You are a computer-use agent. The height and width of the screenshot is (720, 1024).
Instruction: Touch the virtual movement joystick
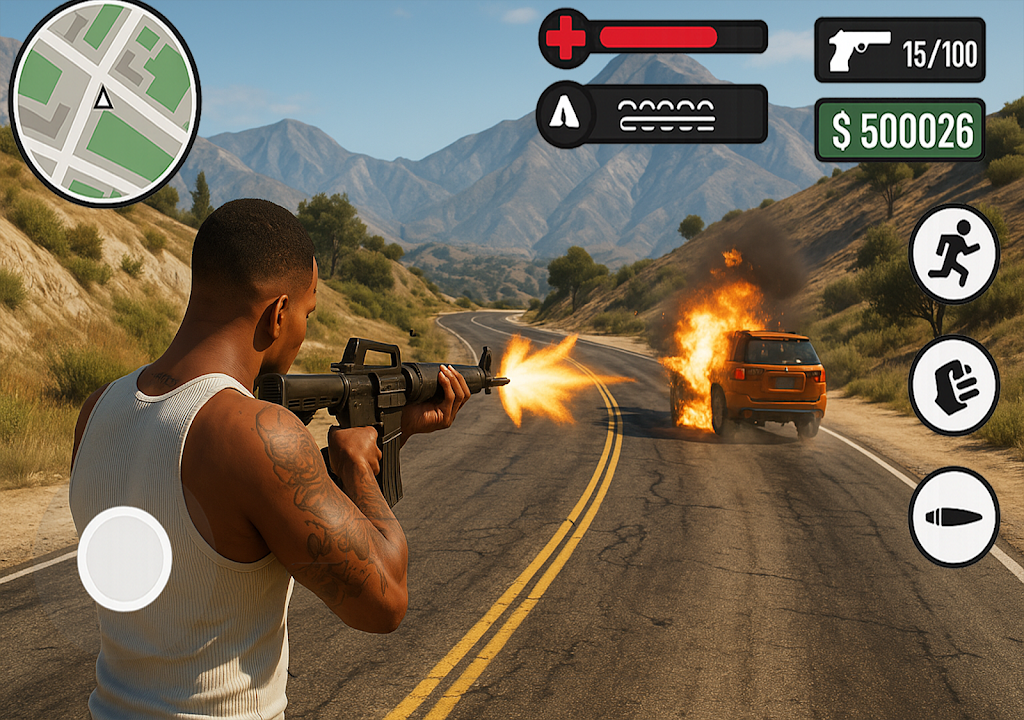coord(125,558)
